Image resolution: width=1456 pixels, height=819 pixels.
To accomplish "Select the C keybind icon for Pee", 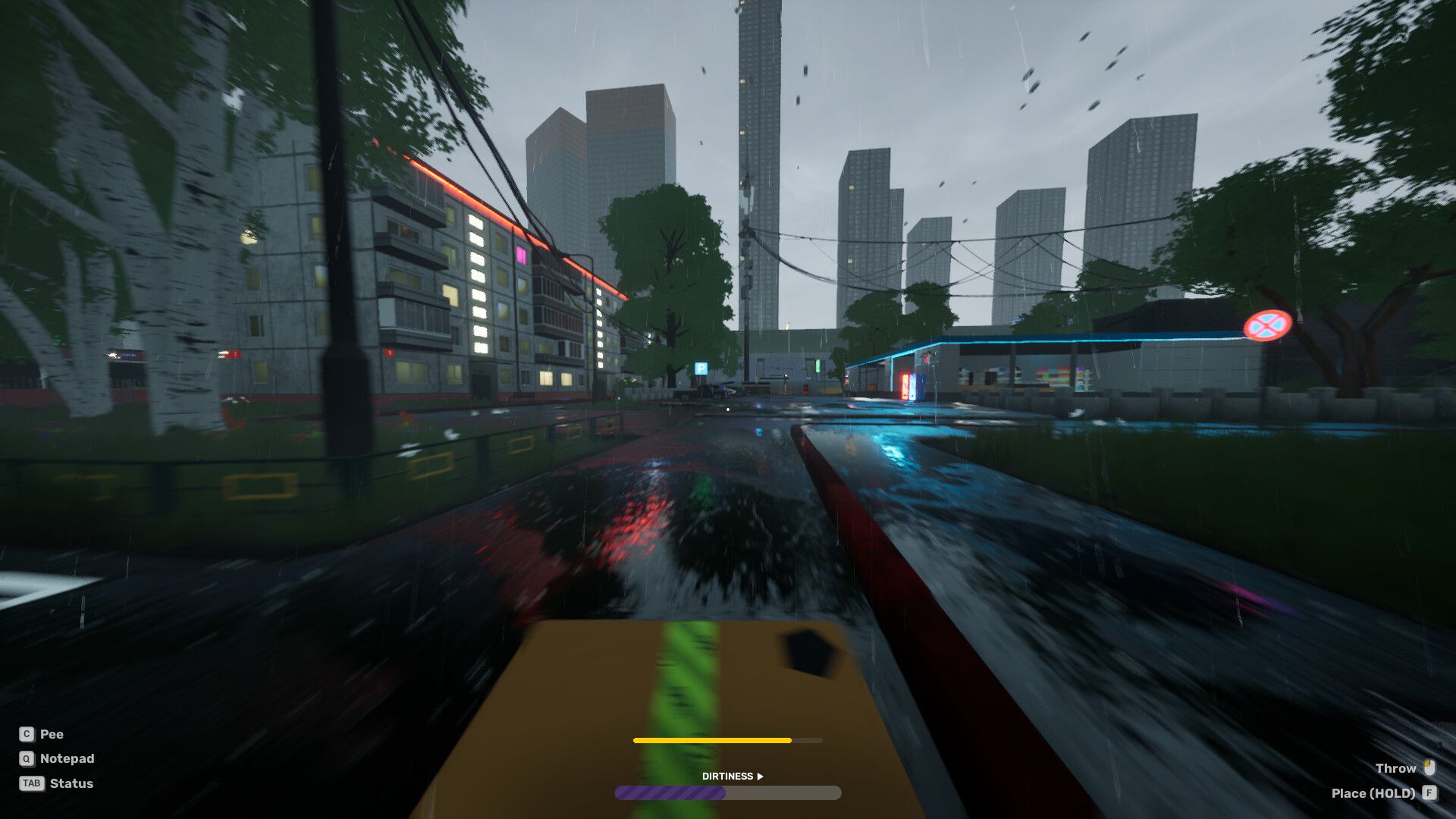I will (27, 733).
